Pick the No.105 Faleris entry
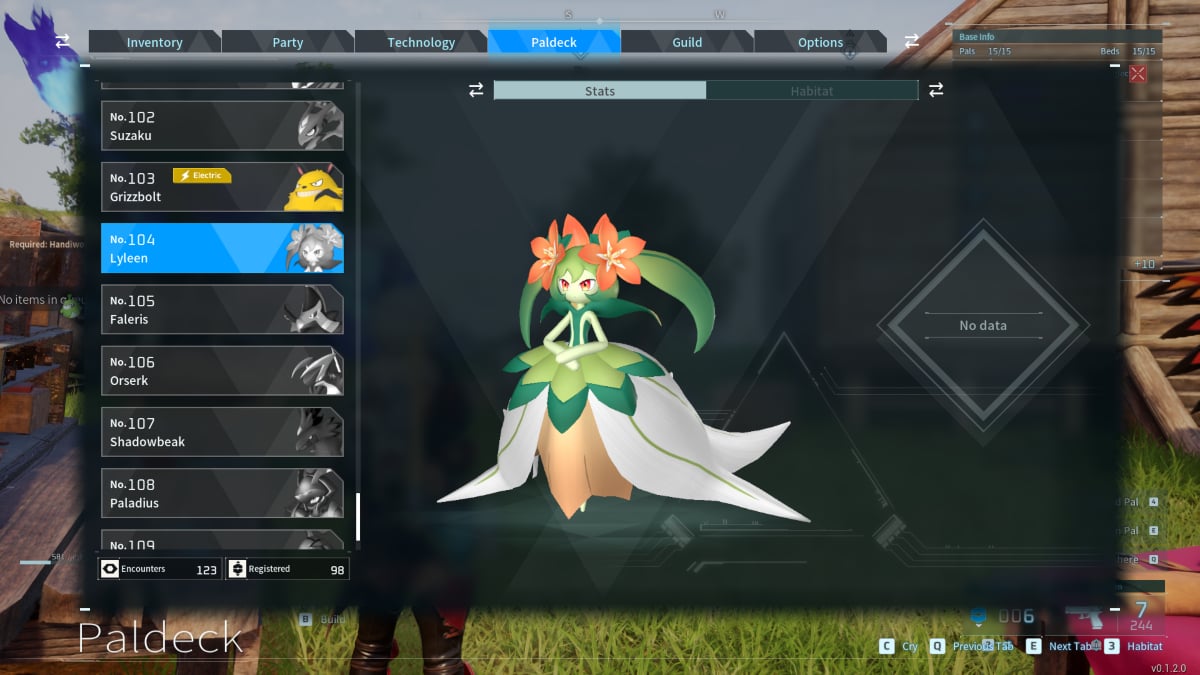The width and height of the screenshot is (1200, 675). [222, 309]
